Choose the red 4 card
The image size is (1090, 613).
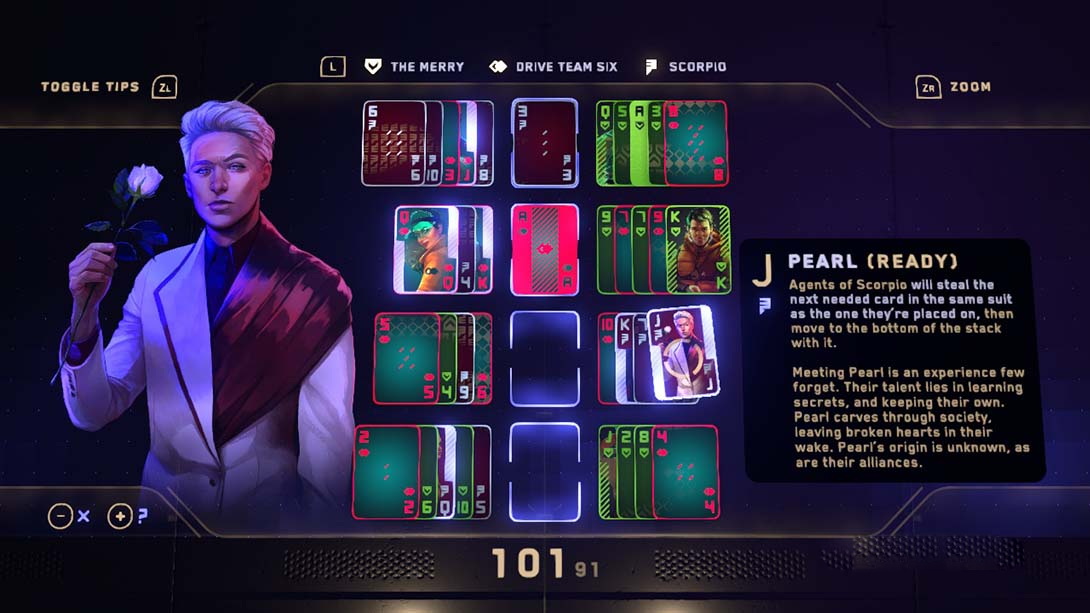[686, 472]
